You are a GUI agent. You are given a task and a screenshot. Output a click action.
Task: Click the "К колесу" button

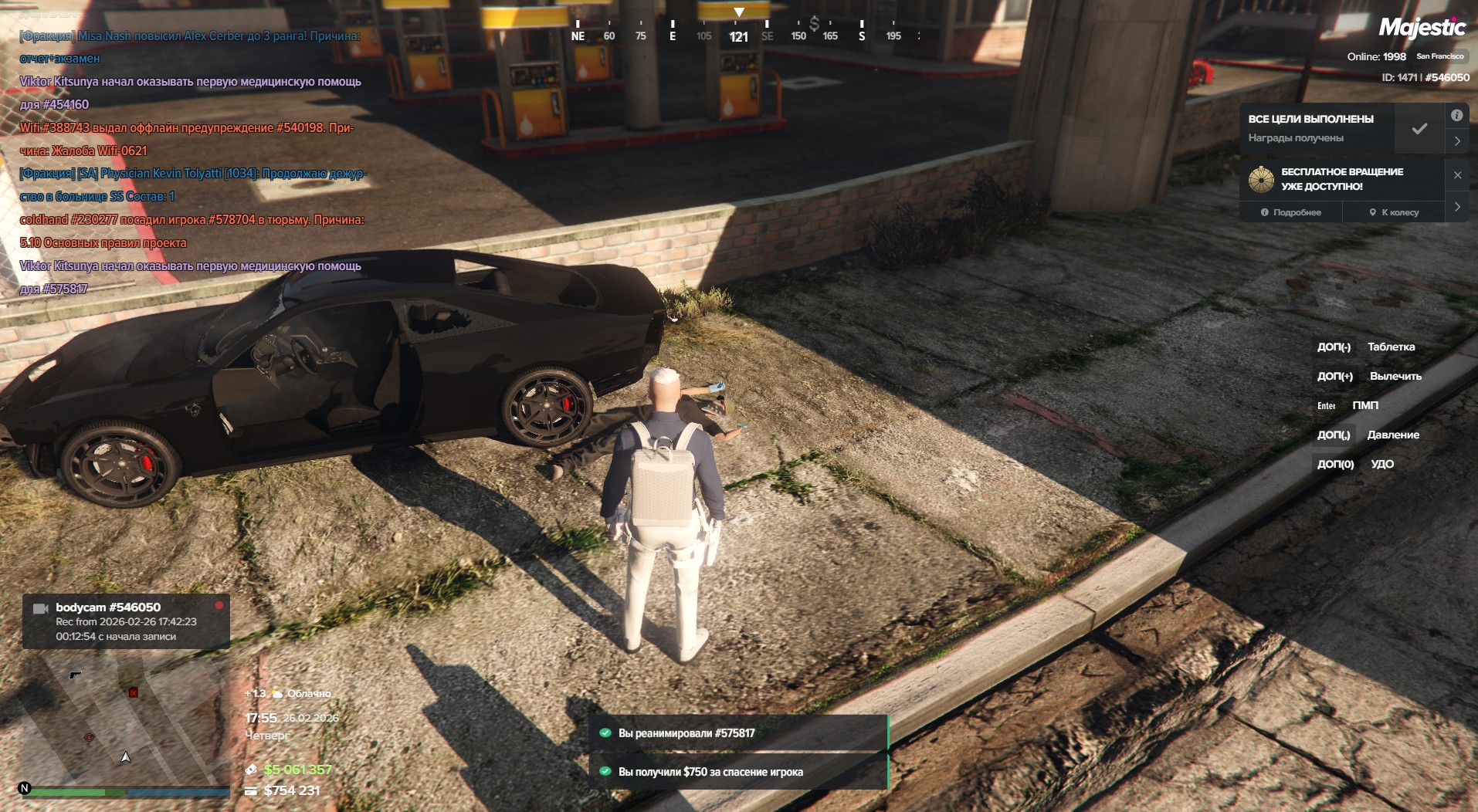pyautogui.click(x=1394, y=212)
